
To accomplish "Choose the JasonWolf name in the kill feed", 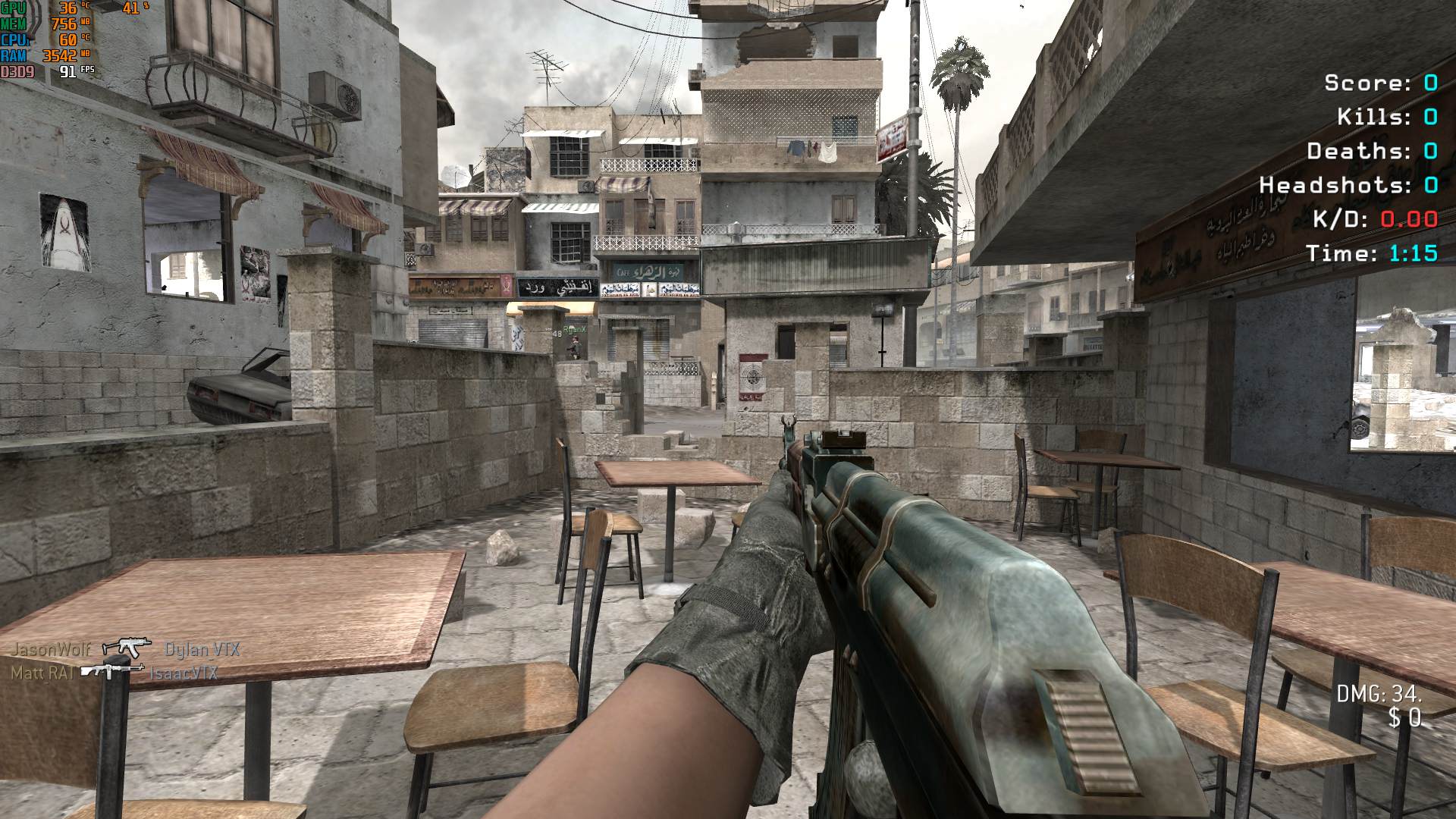I will [x=50, y=649].
